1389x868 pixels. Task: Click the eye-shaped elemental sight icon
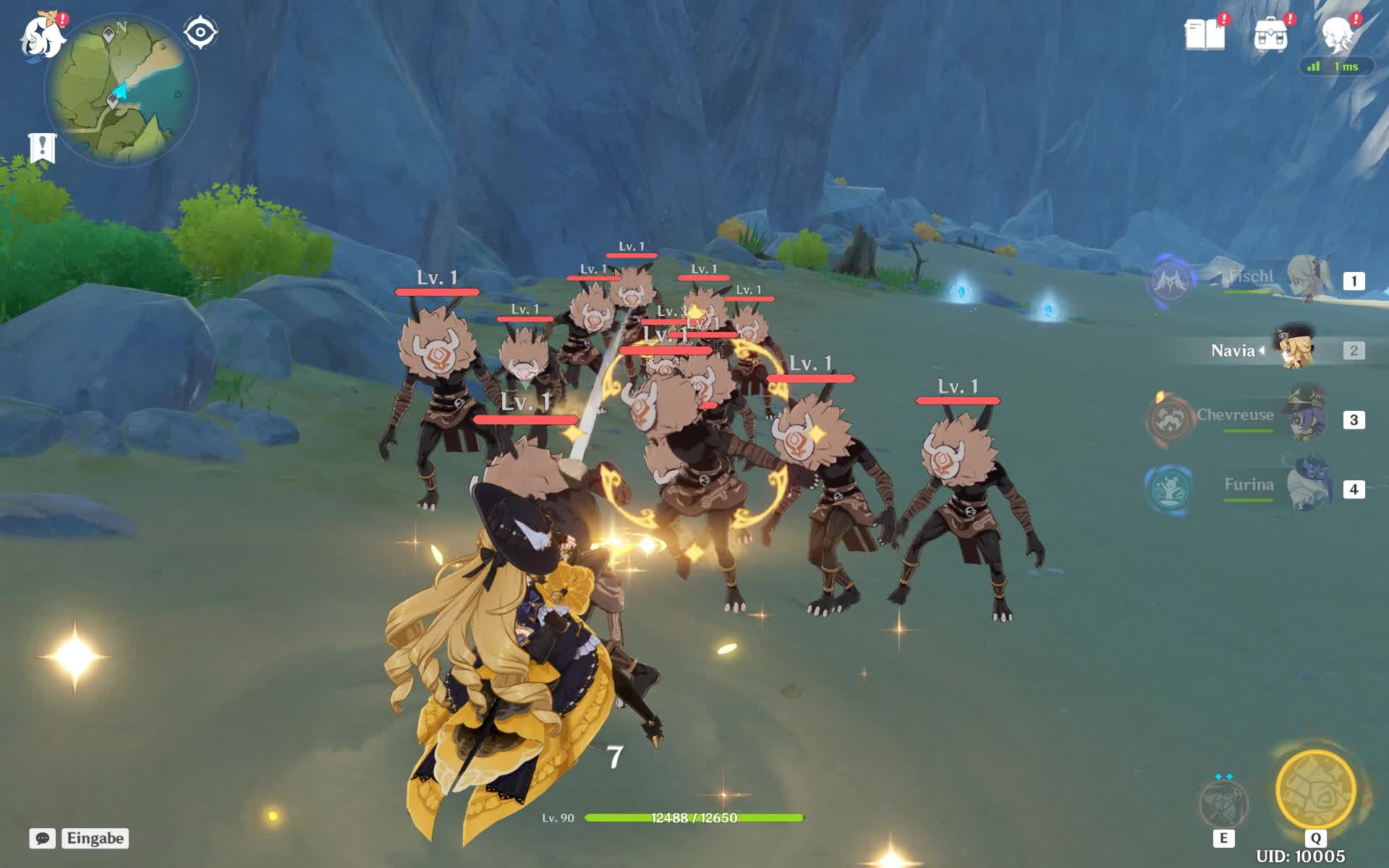click(x=200, y=33)
